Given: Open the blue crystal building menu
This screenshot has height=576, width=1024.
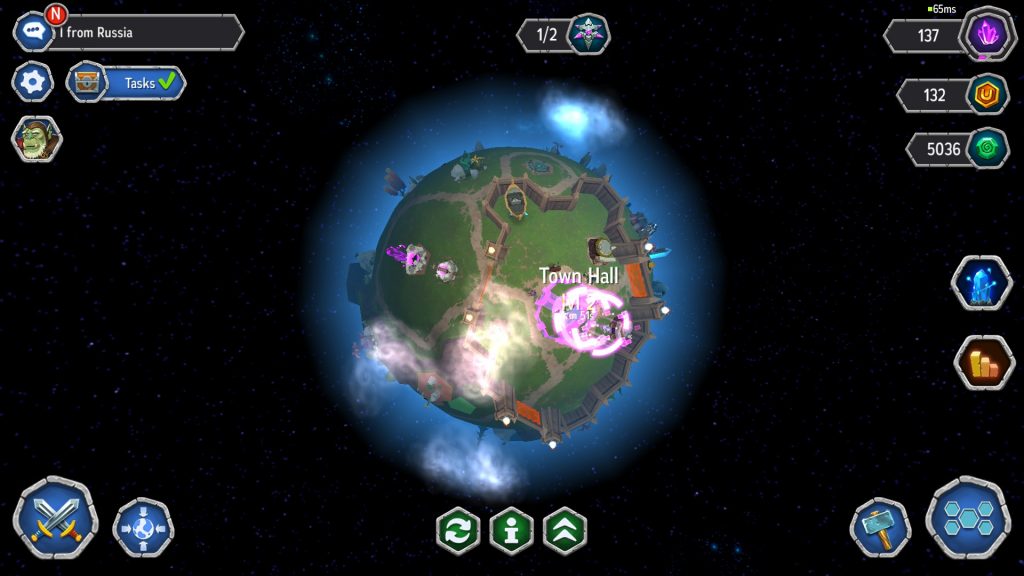Looking at the screenshot, I should click(981, 283).
